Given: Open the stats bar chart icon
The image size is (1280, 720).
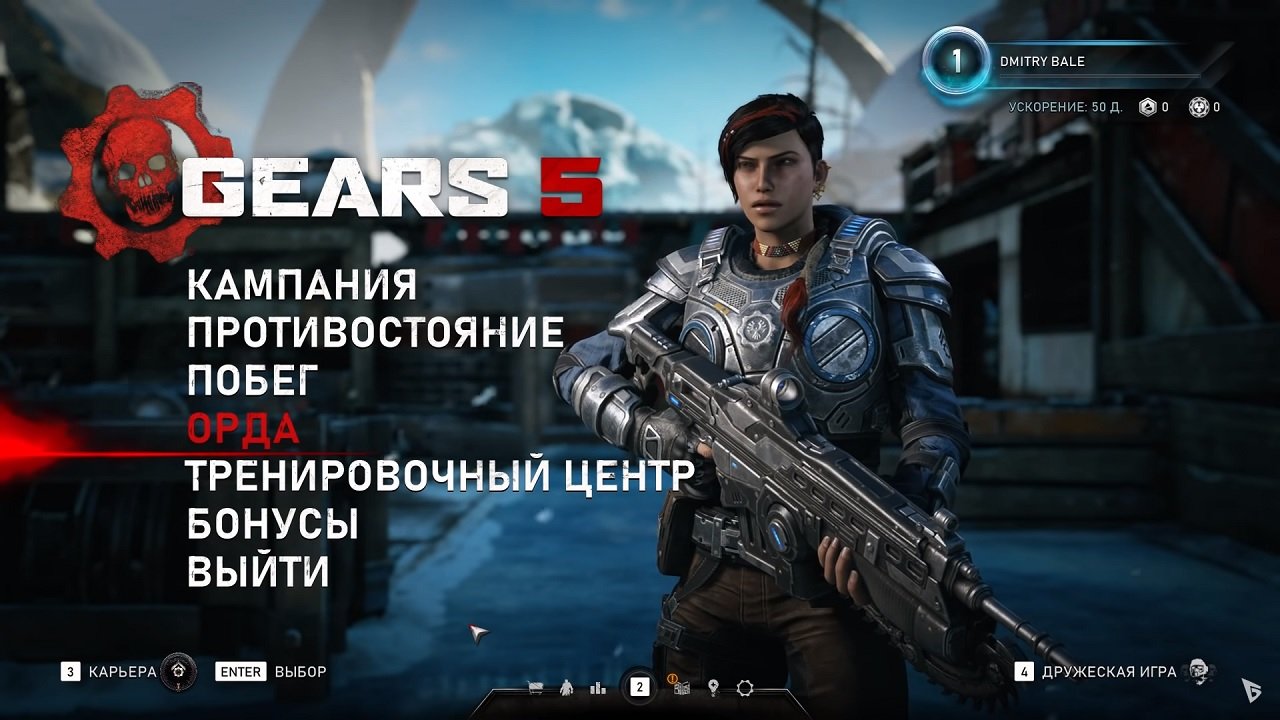Looking at the screenshot, I should point(597,688).
